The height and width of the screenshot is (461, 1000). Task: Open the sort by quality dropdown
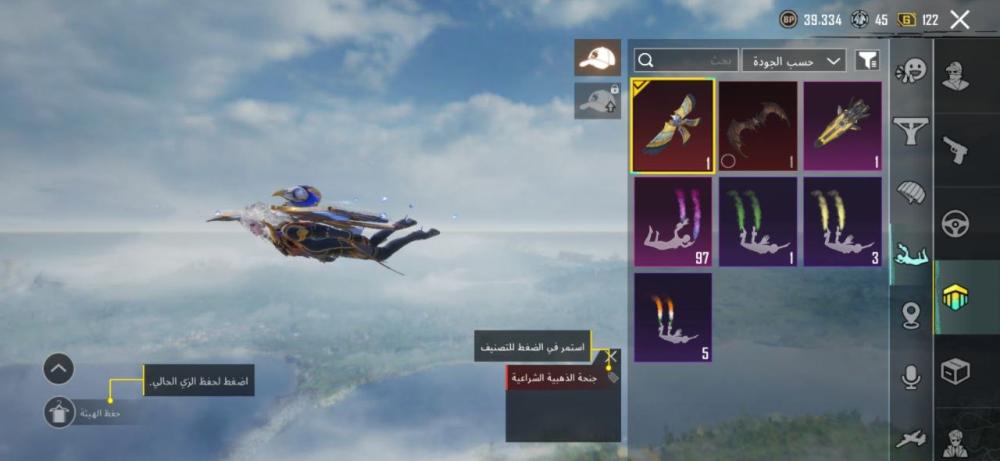(793, 60)
